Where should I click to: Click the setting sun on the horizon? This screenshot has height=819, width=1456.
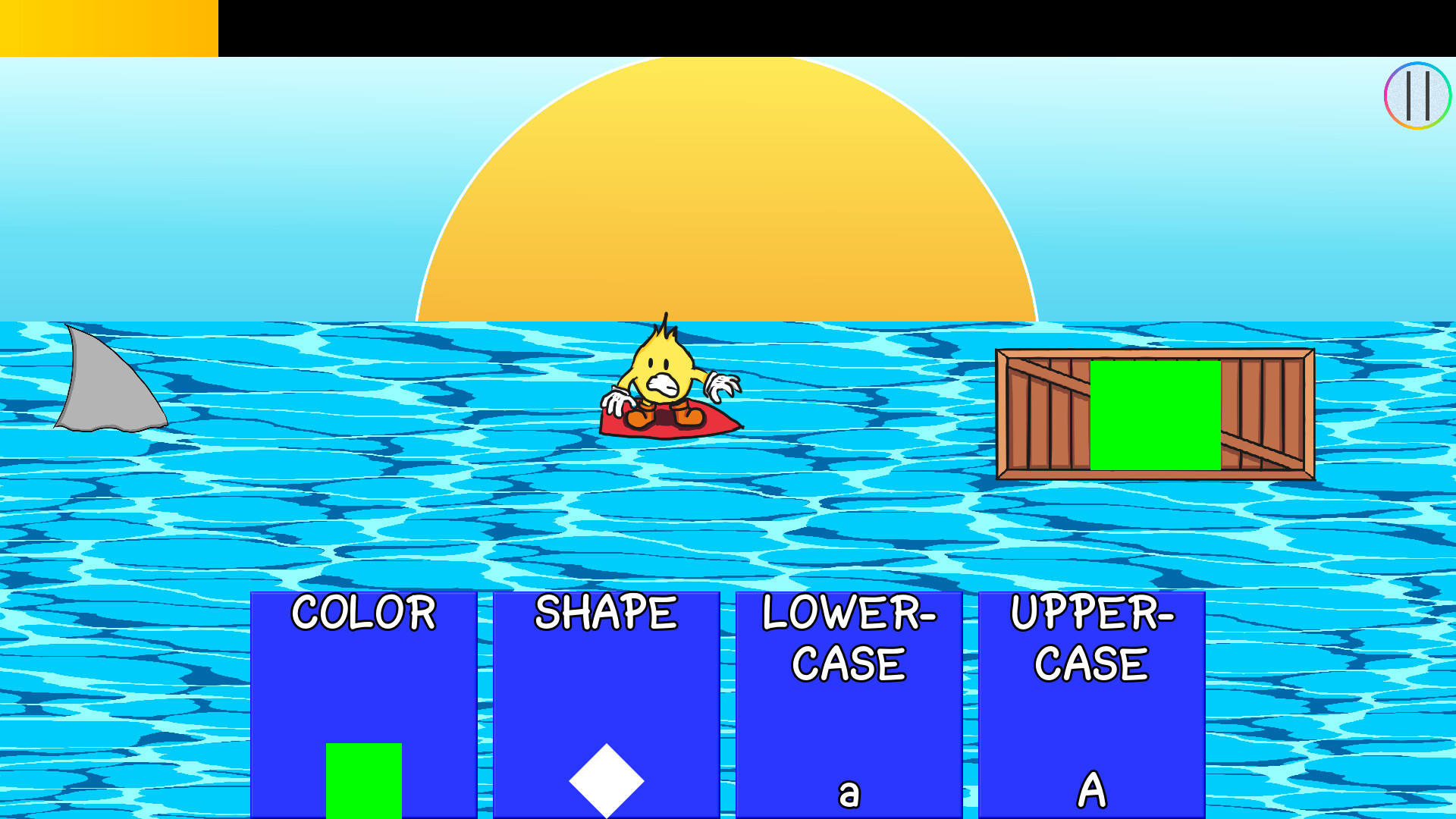[728, 190]
